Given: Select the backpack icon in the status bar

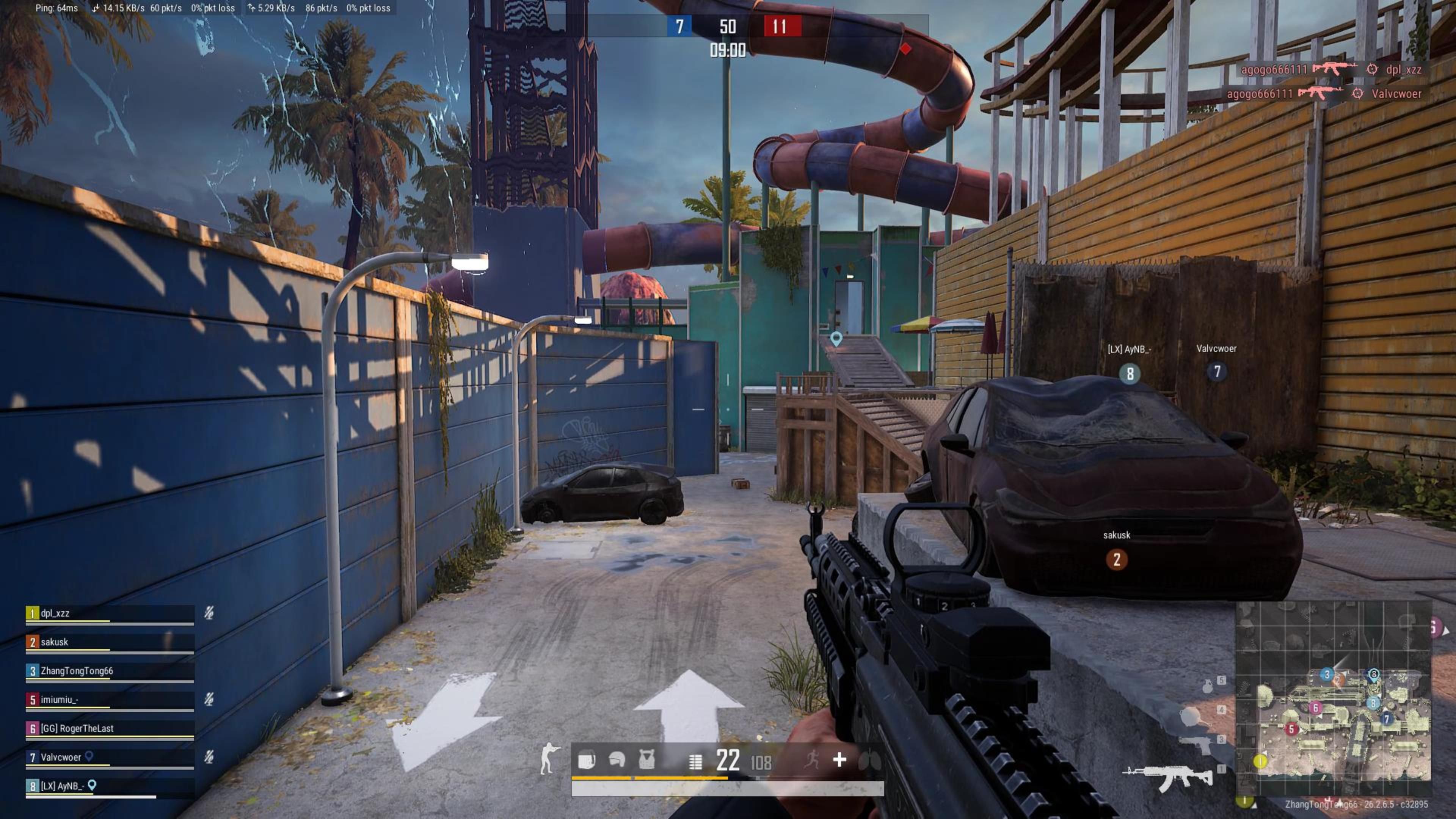Looking at the screenshot, I should 586,759.
